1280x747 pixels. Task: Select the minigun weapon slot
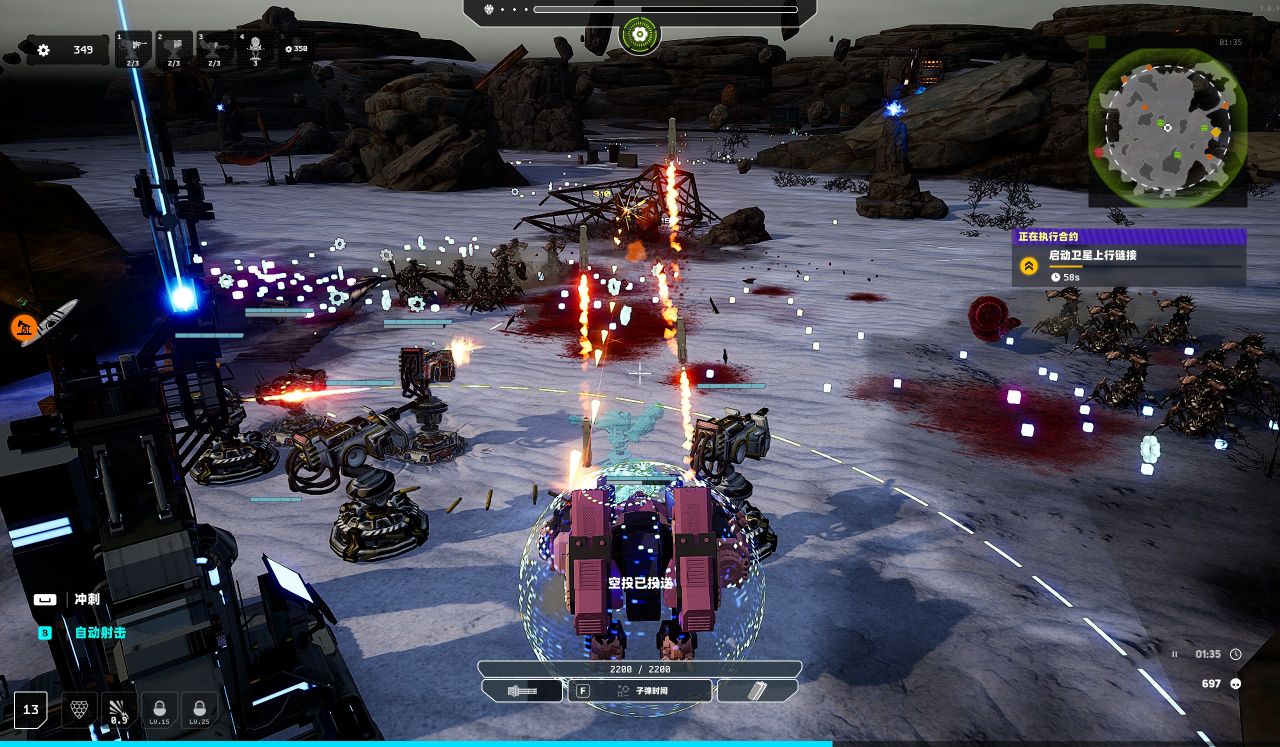coord(523,691)
